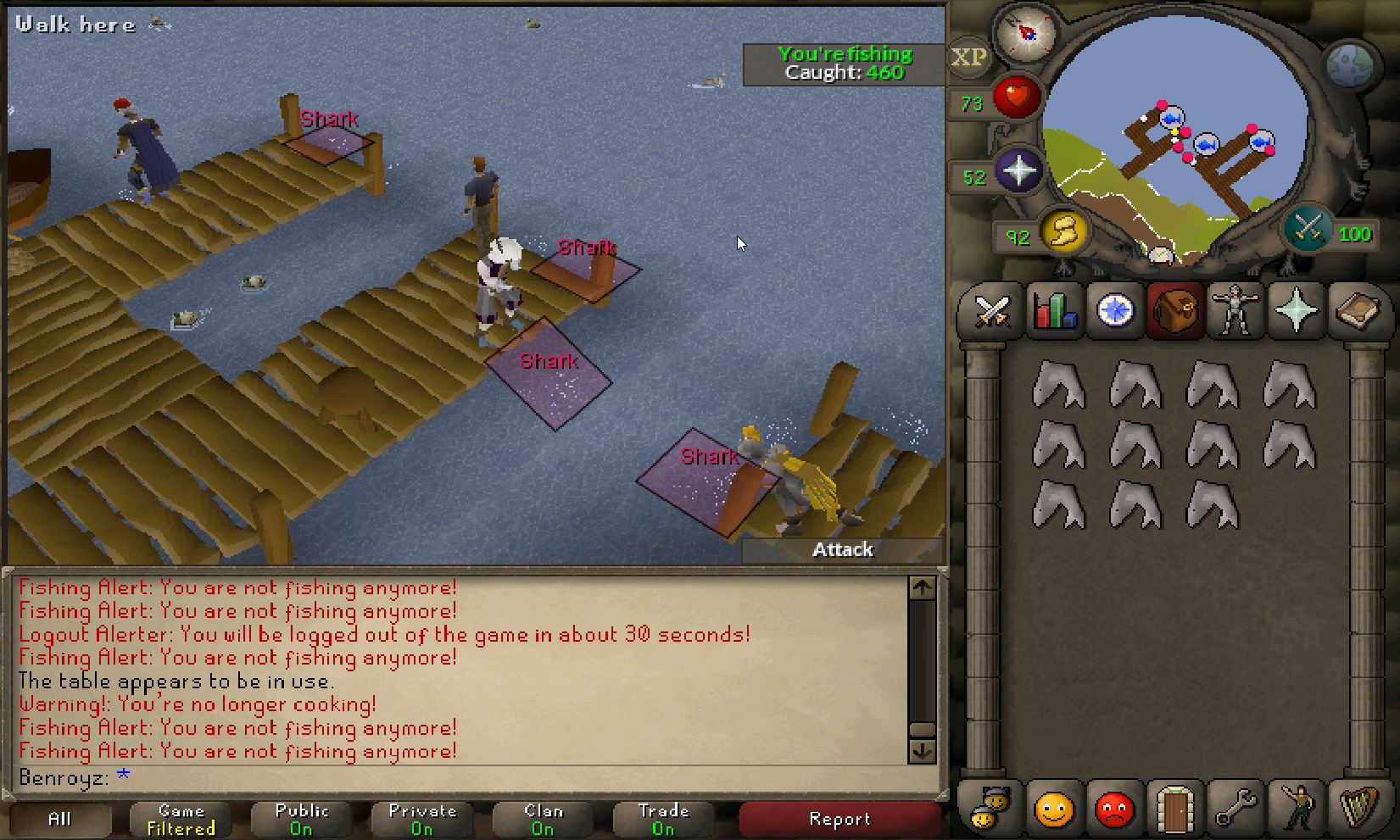
Task: Toggle the XP drops button
Action: 968,58
